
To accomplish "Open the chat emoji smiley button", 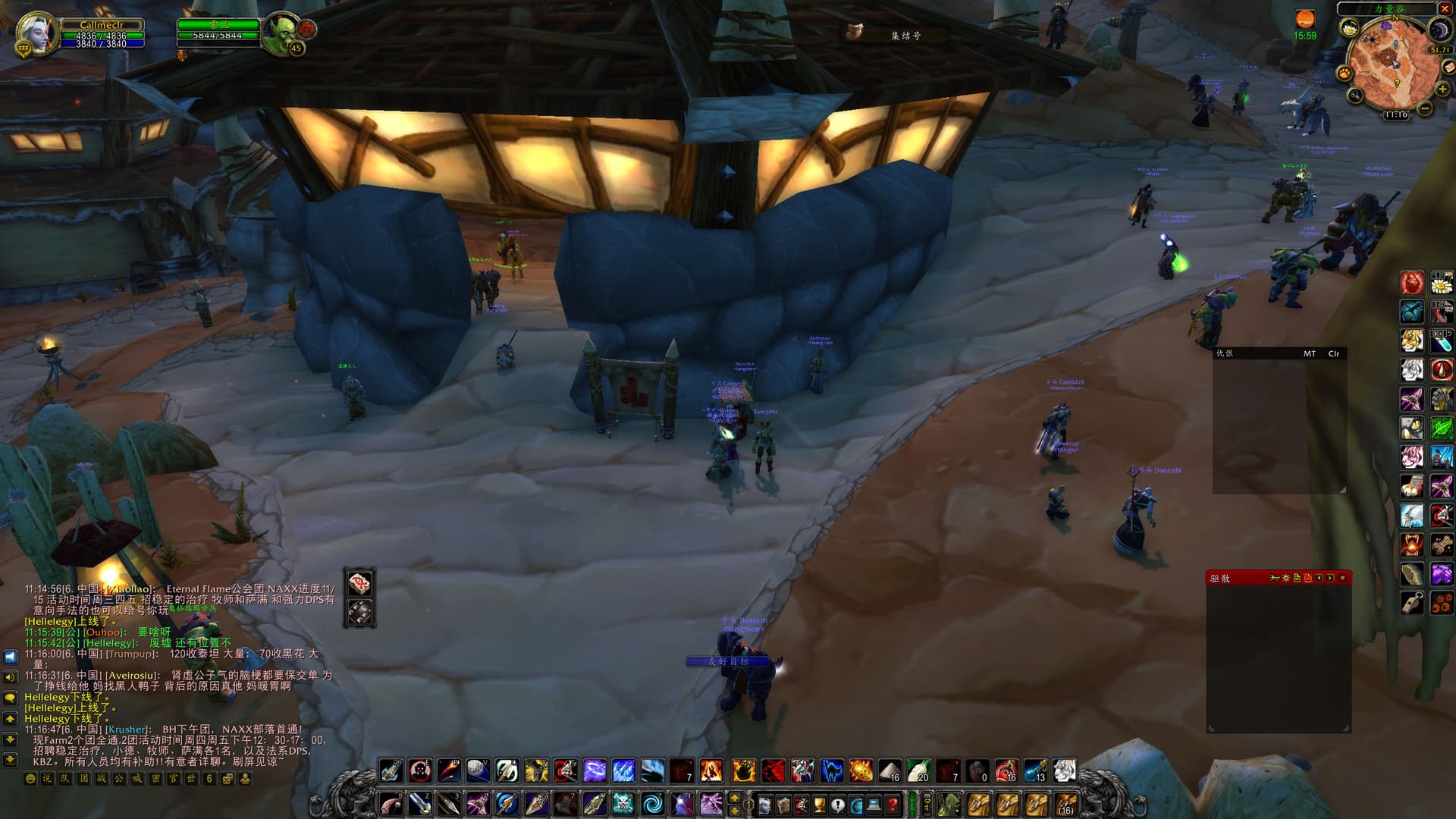I will [x=30, y=779].
